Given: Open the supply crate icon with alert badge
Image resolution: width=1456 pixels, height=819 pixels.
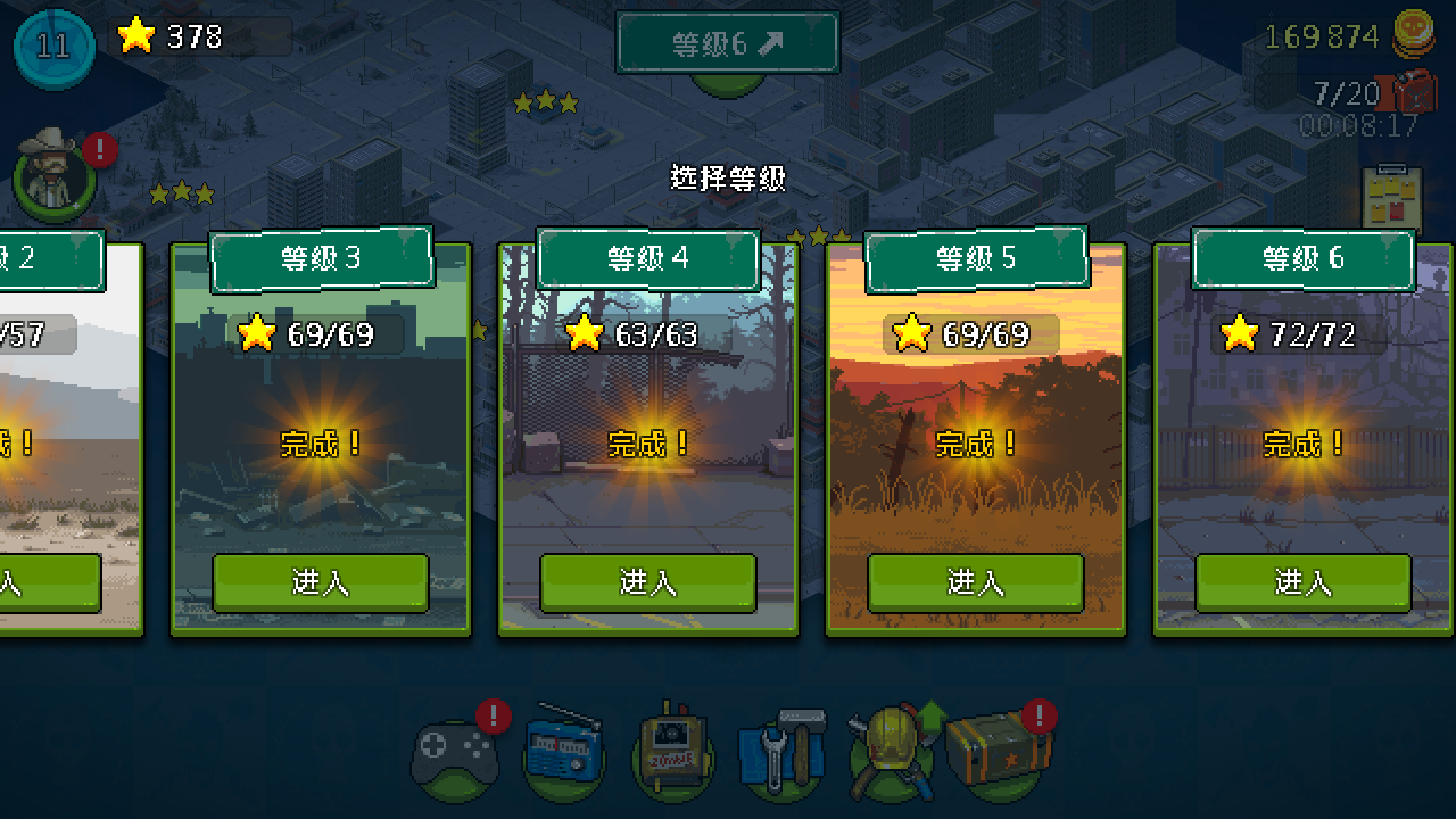Looking at the screenshot, I should pos(1001,751).
